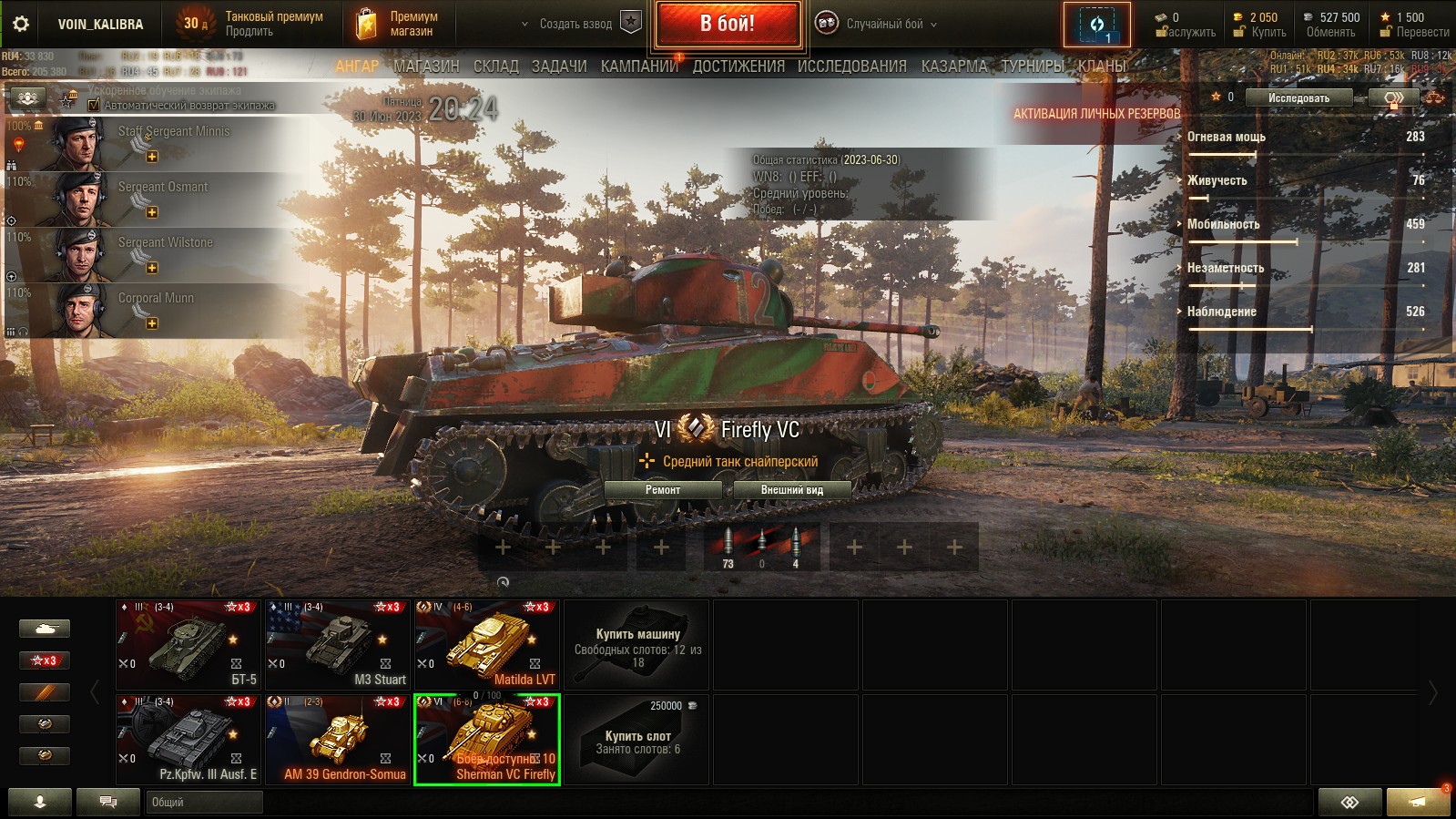Screen dimensions: 1456x819
Task: Toggle automatic crew return checkbox
Action: [94, 105]
